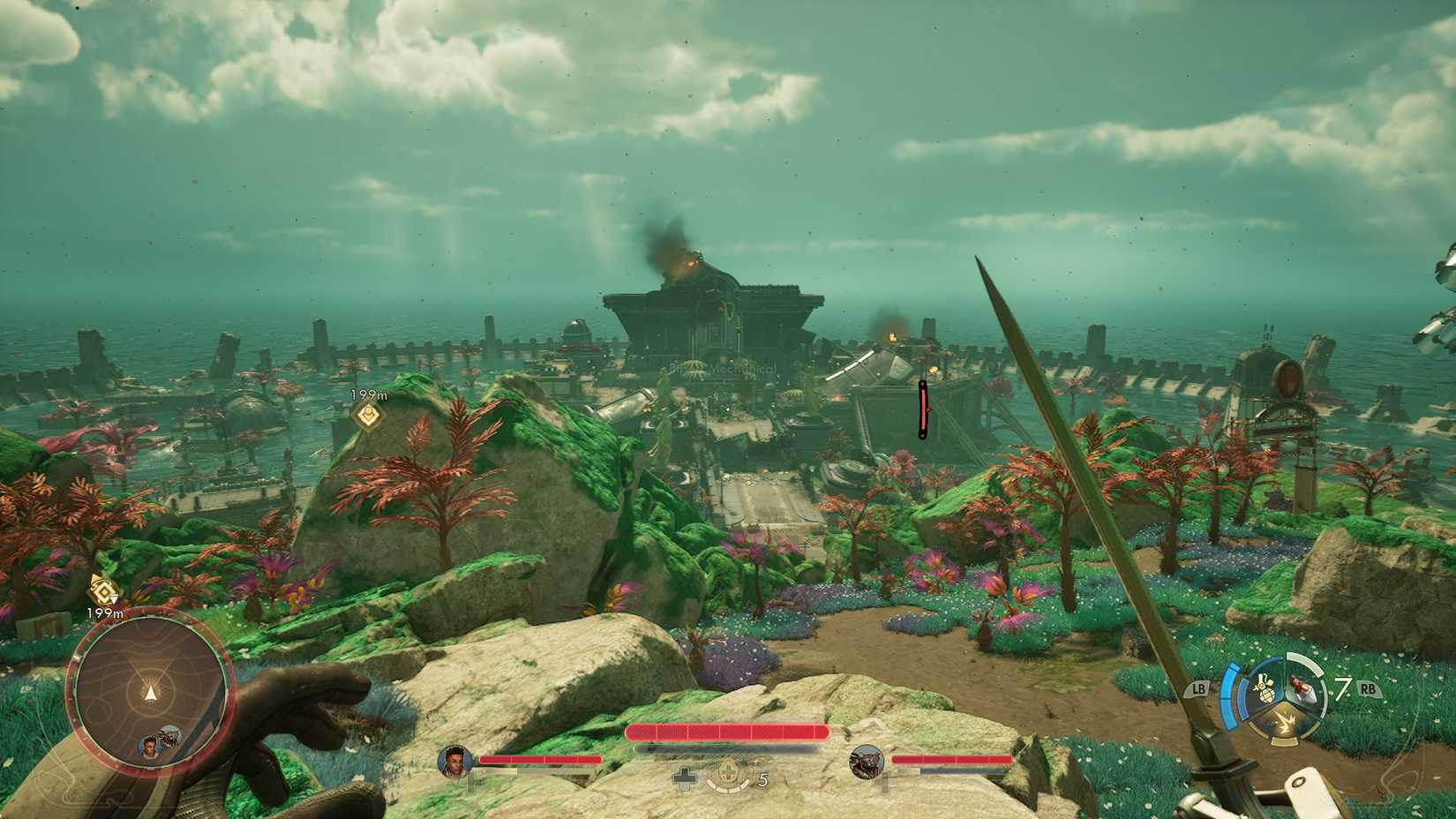Activate the grenade ability in the wheel

pyautogui.click(x=1266, y=688)
